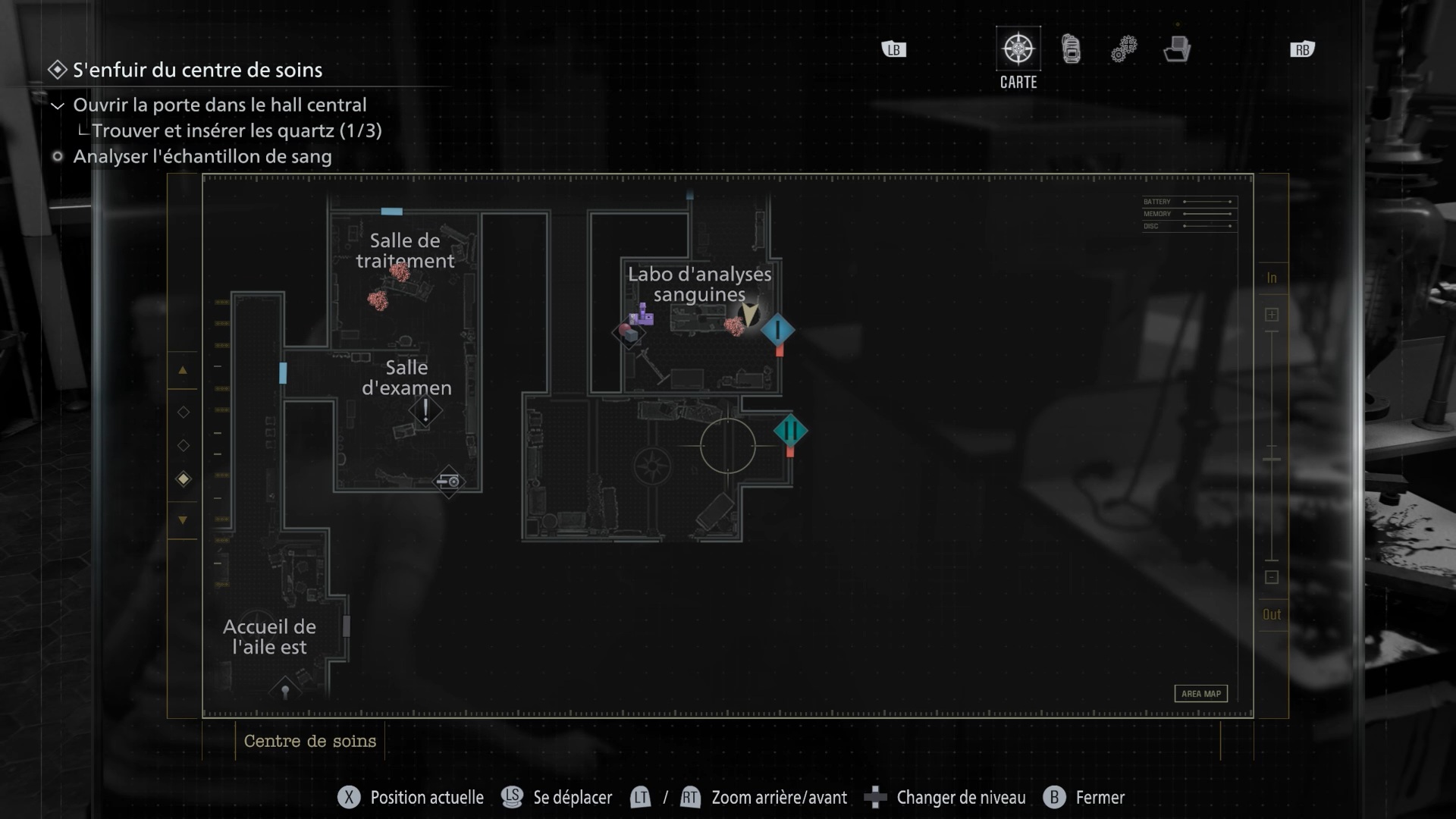Select the highlighted current floor diamond
Image resolution: width=1456 pixels, height=819 pixels.
(x=184, y=479)
